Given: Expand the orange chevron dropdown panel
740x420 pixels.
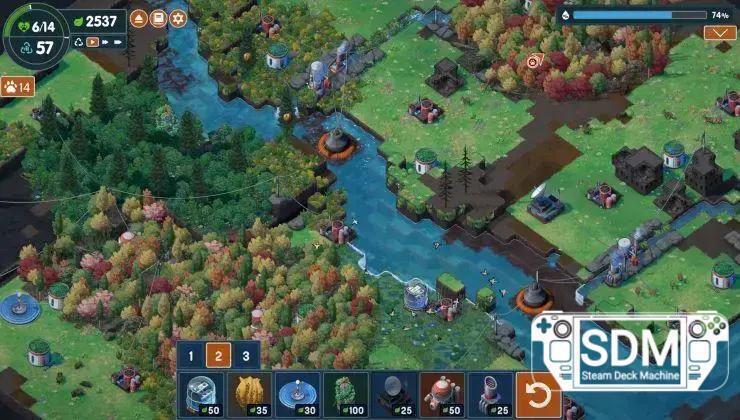Looking at the screenshot, I should point(719,33).
